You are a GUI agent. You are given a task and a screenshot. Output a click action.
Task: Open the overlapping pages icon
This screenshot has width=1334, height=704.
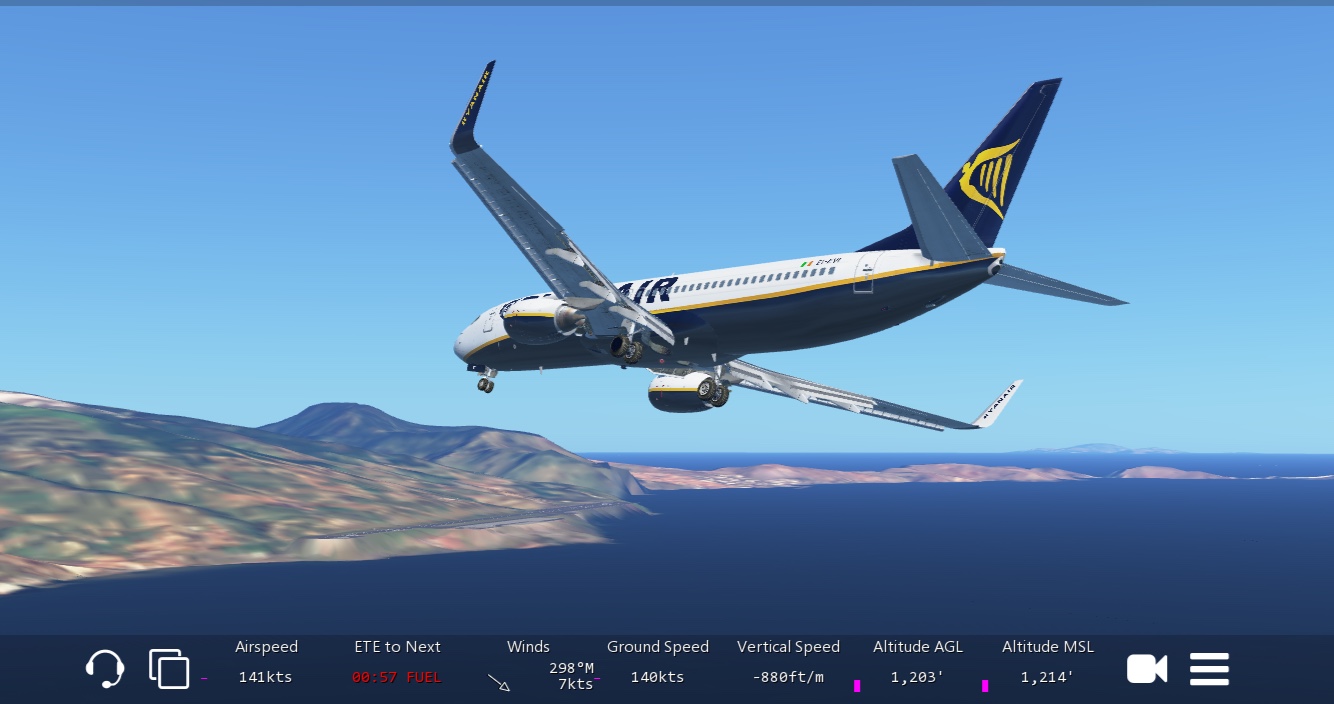(x=168, y=669)
